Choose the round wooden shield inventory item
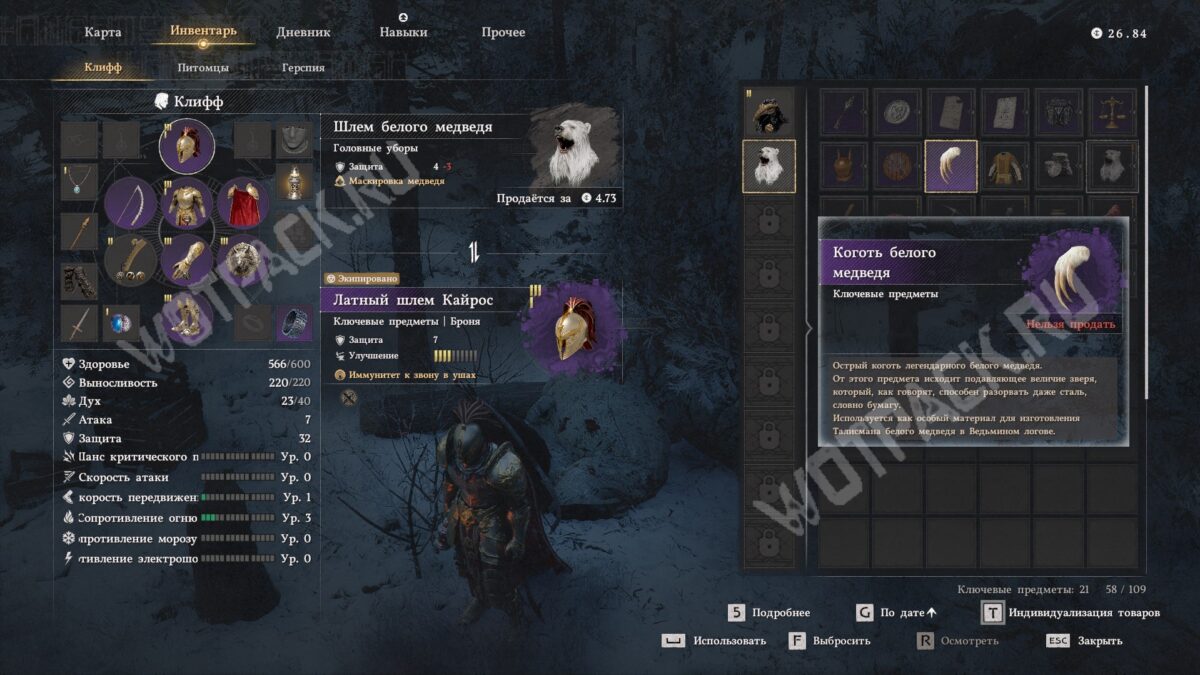Image resolution: width=1200 pixels, height=675 pixels. tap(898, 165)
